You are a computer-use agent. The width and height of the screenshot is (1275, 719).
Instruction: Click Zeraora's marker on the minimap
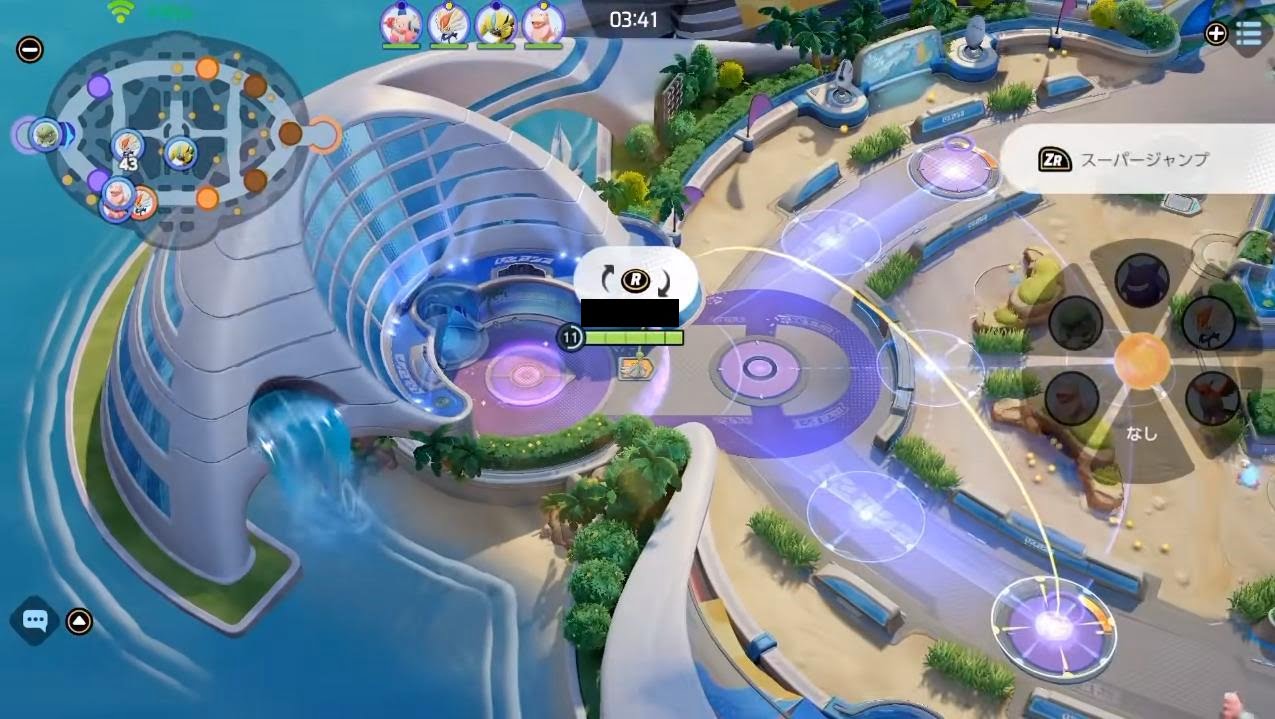coord(181,153)
